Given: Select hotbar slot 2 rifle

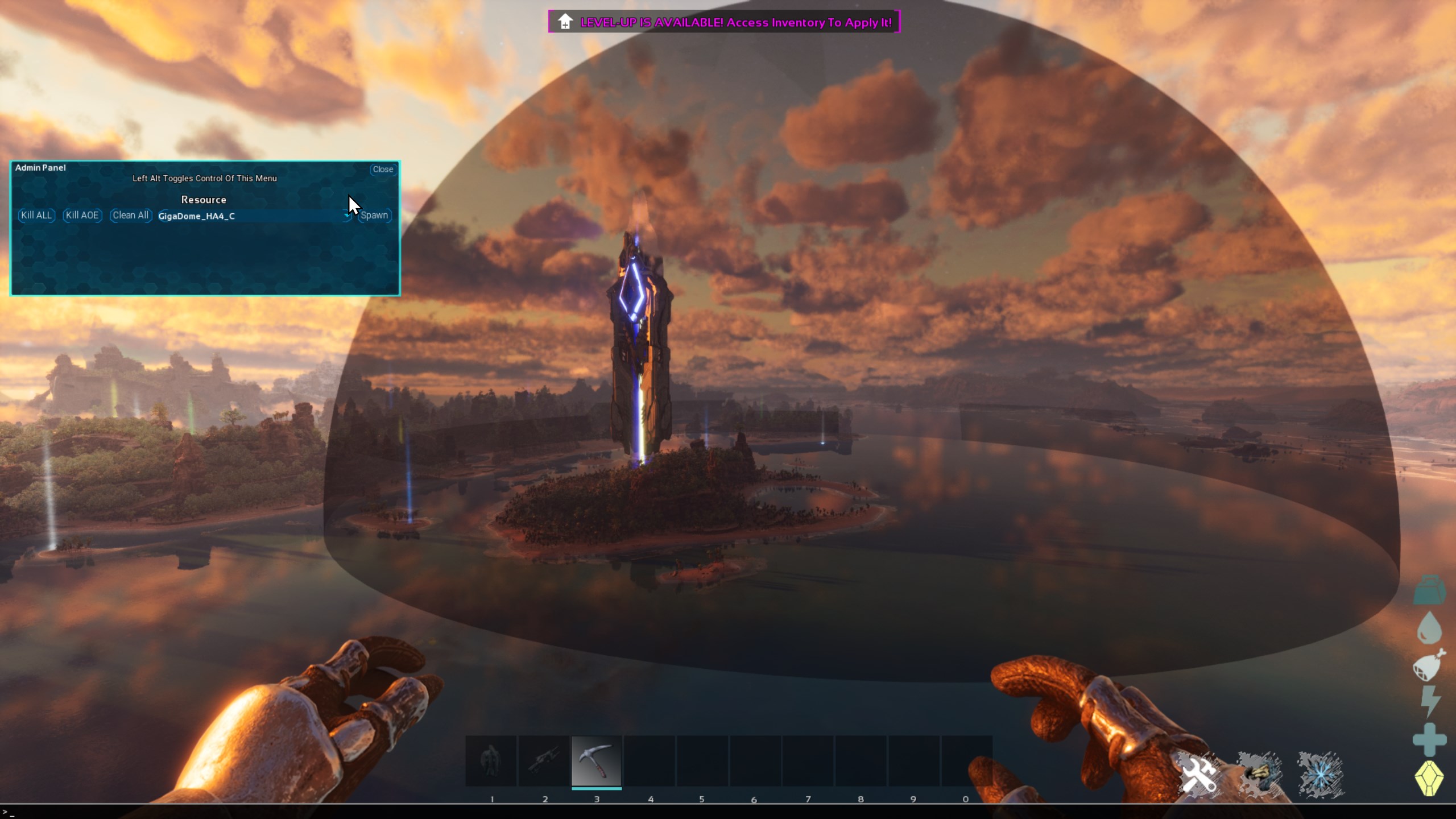Looking at the screenshot, I should click(x=544, y=761).
